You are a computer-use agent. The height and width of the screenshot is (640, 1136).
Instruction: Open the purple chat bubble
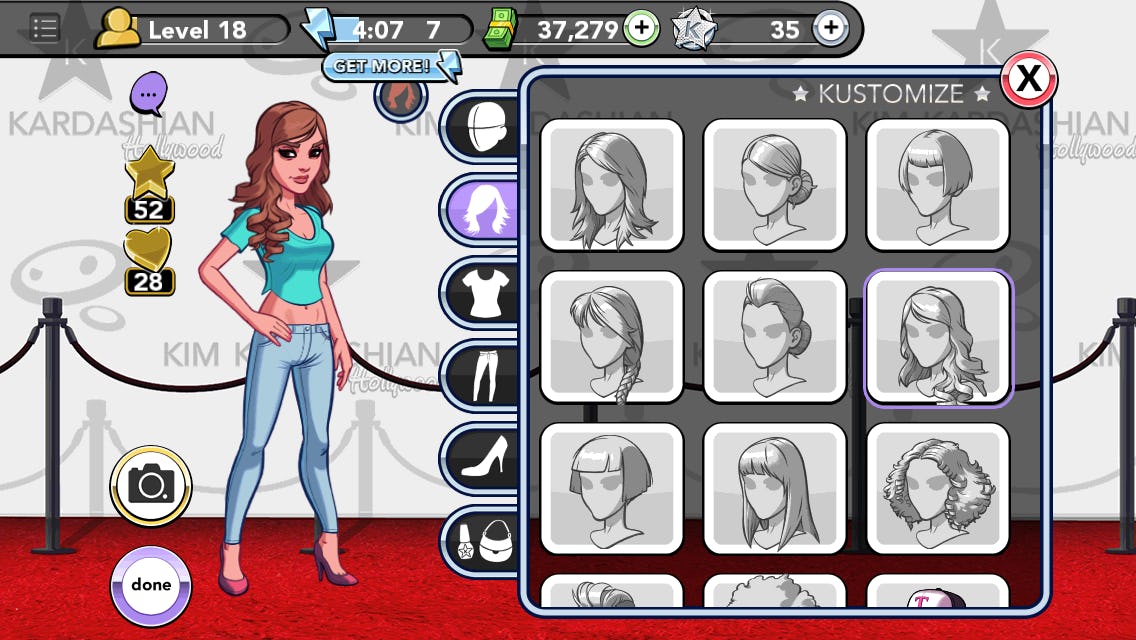point(148,94)
